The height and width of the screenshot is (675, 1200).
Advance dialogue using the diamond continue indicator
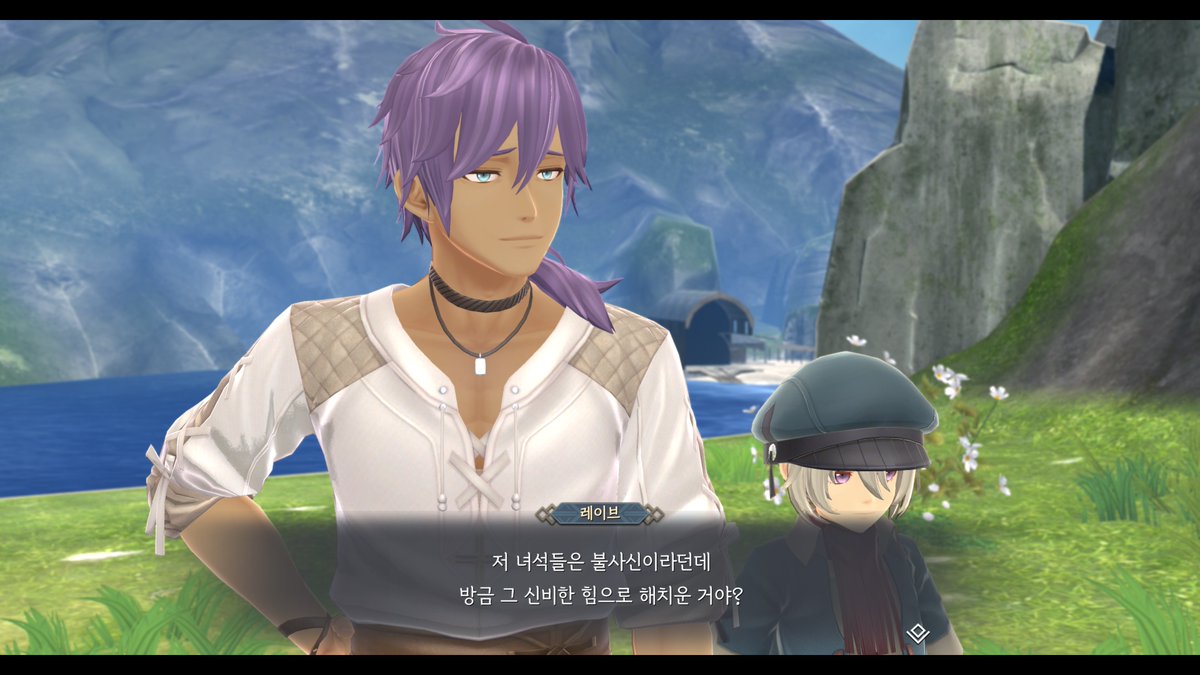[x=917, y=633]
